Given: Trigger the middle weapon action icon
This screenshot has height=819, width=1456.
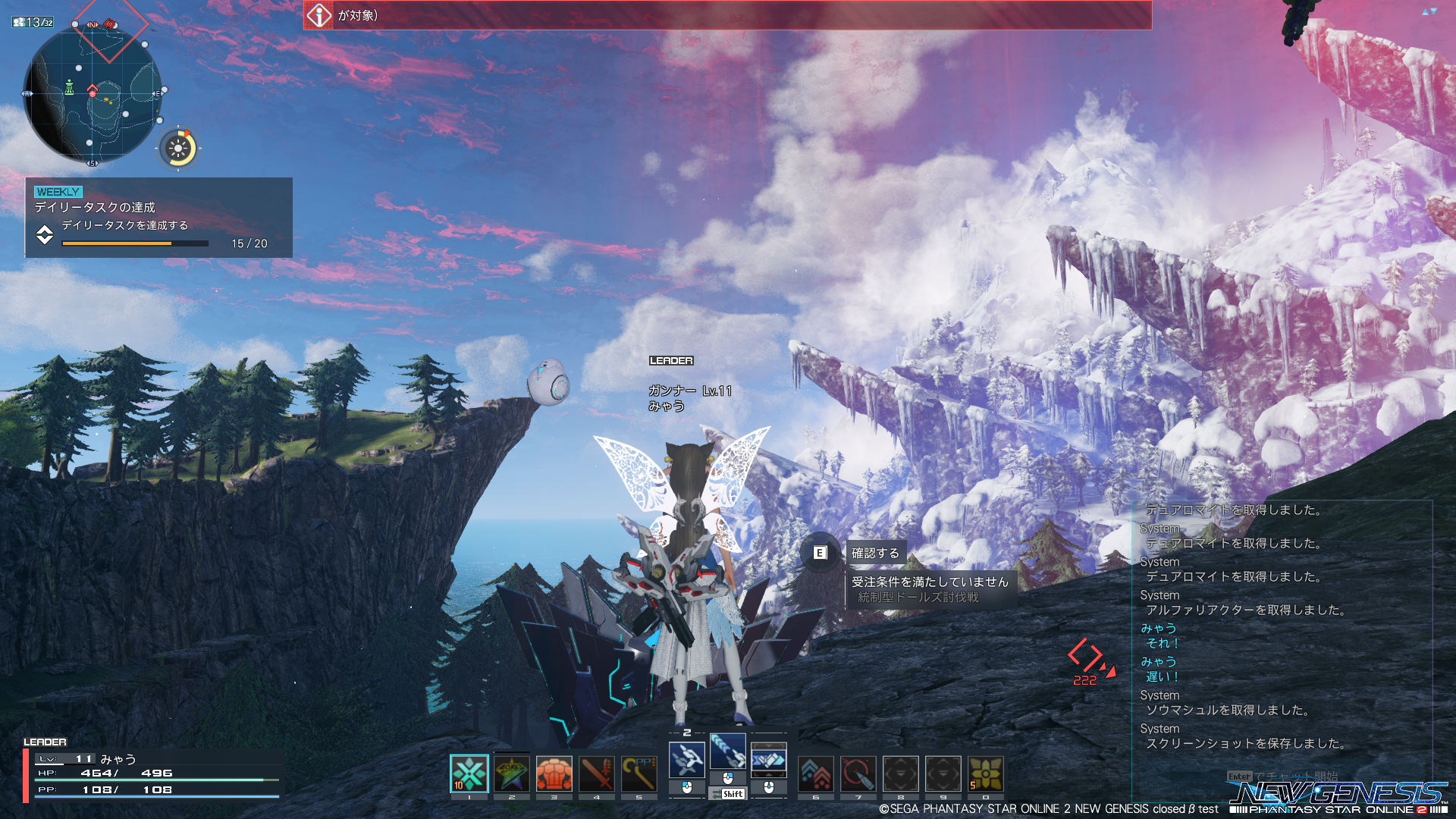Looking at the screenshot, I should click(x=728, y=752).
